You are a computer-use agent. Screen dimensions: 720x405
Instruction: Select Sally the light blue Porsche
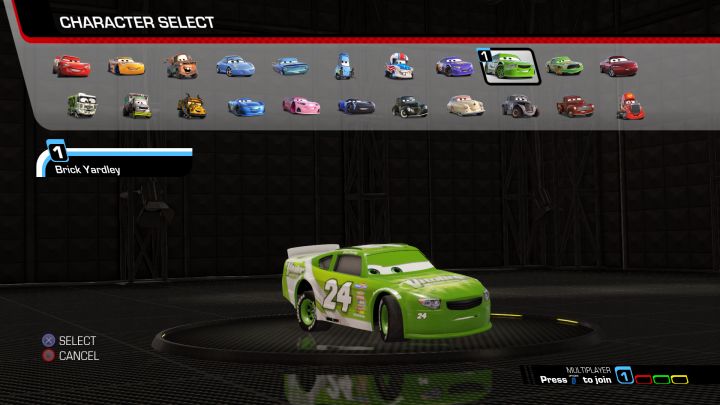235,67
